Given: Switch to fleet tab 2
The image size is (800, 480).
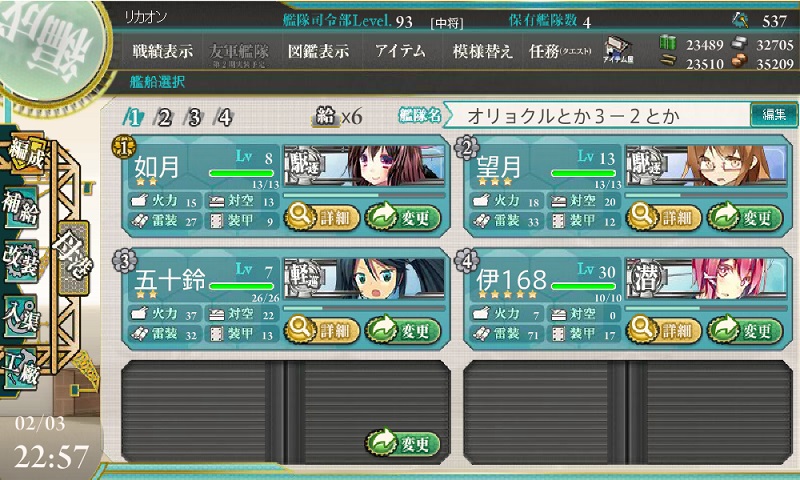Looking at the screenshot, I should click(x=164, y=117).
